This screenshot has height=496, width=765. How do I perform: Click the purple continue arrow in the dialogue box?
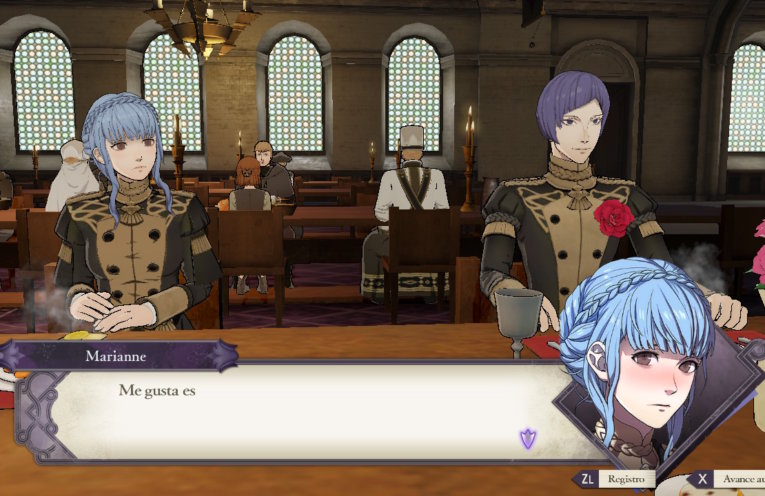[527, 438]
